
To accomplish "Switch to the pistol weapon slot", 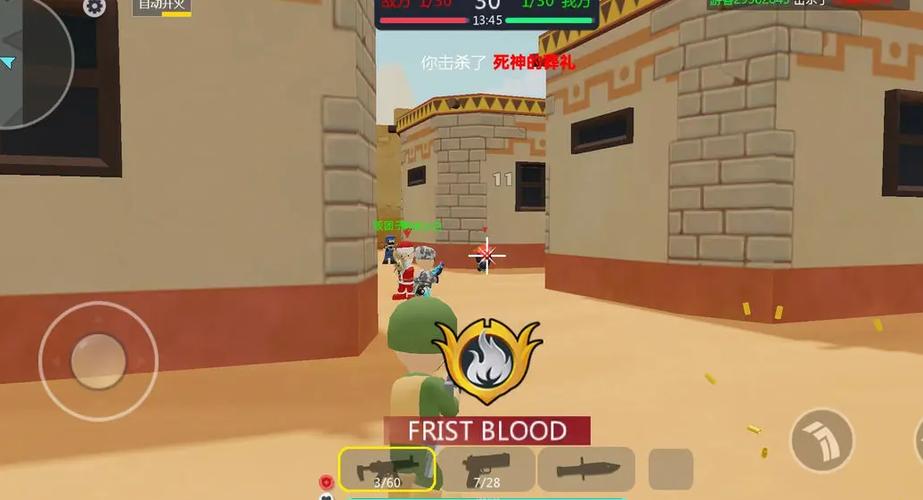I will 487,469.
